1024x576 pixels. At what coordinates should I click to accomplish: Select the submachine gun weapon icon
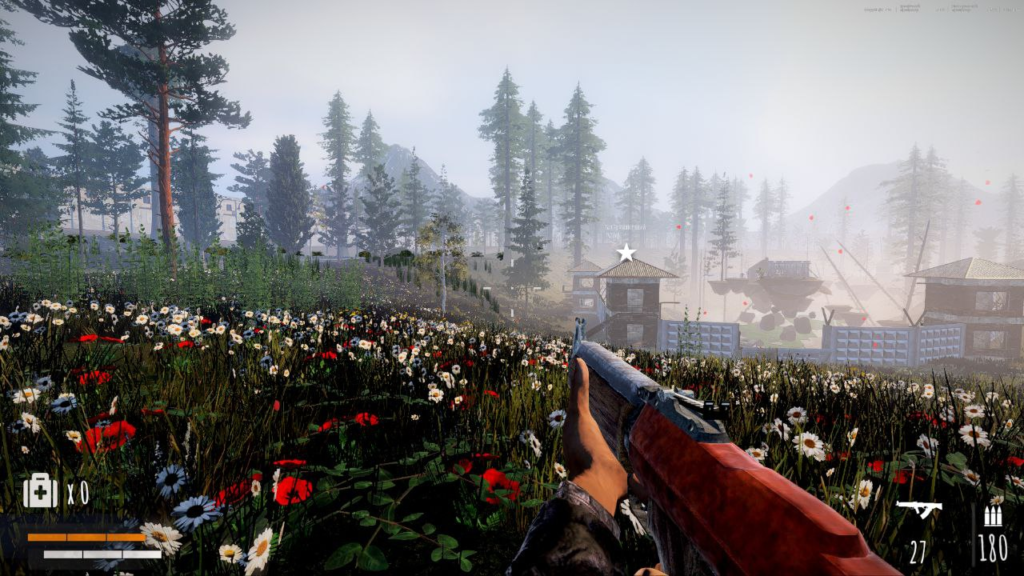pos(918,510)
